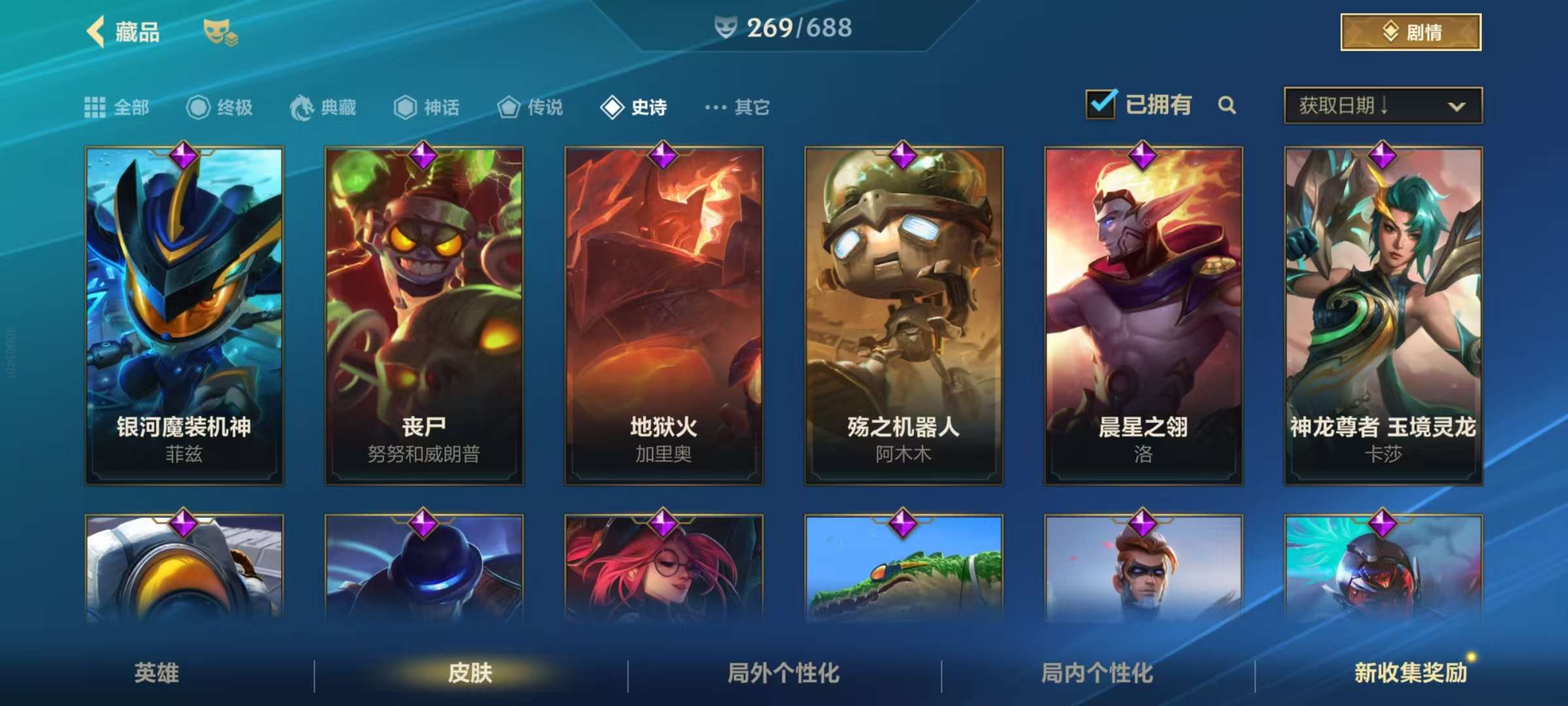Go to the 新收集奖励 tab
The height and width of the screenshot is (706, 1568).
(x=1411, y=673)
